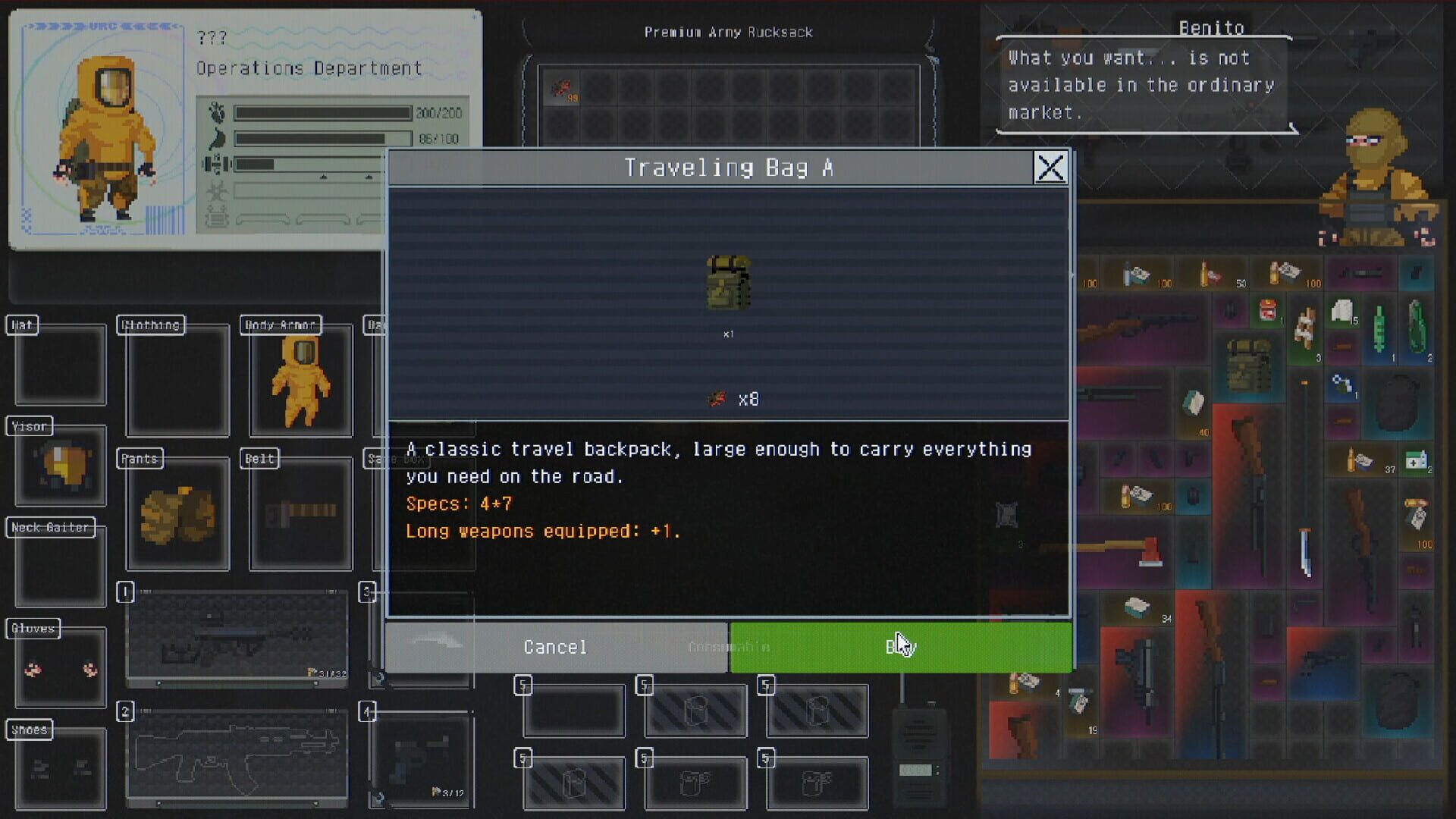Select the belt in the Belt slot
The width and height of the screenshot is (1456, 819).
pyautogui.click(x=300, y=512)
